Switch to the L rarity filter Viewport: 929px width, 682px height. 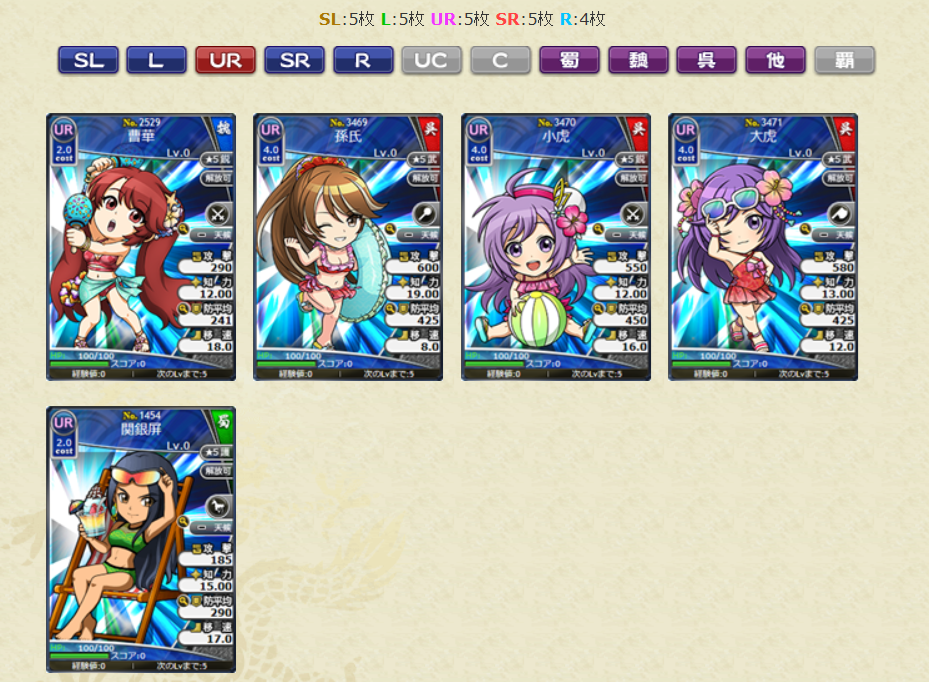(x=156, y=60)
